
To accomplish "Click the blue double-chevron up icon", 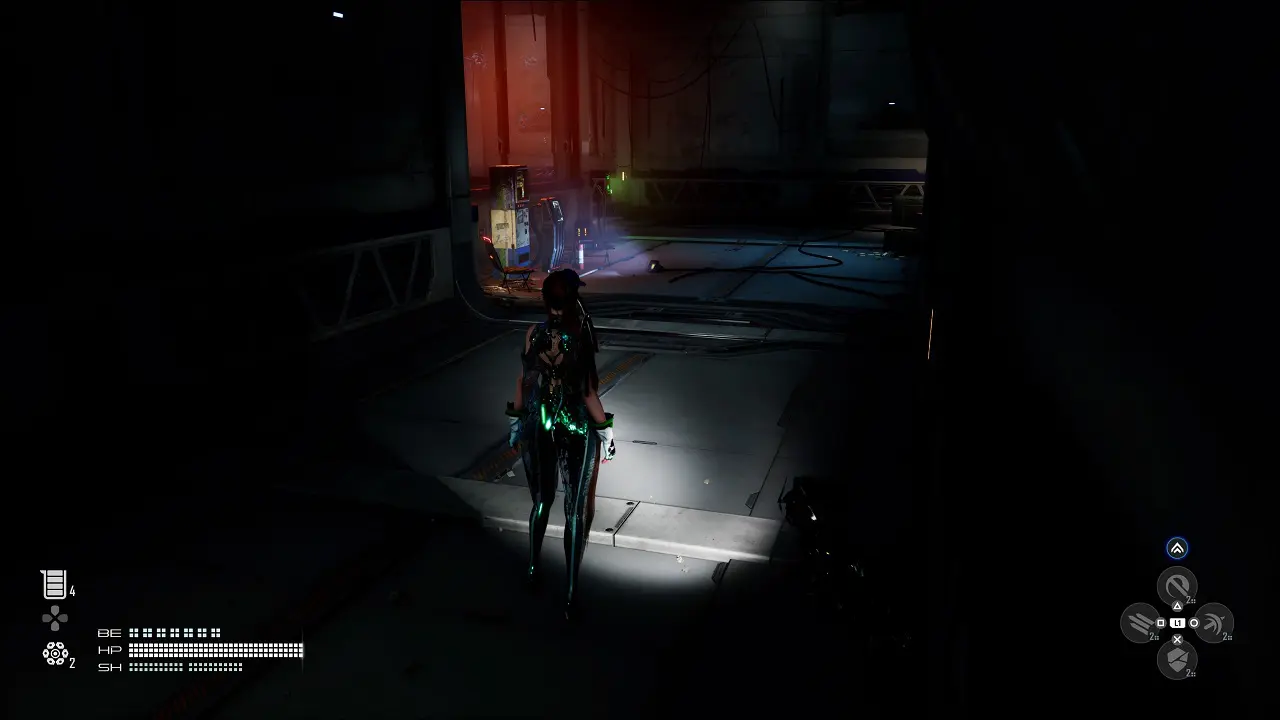I will coord(1177,548).
